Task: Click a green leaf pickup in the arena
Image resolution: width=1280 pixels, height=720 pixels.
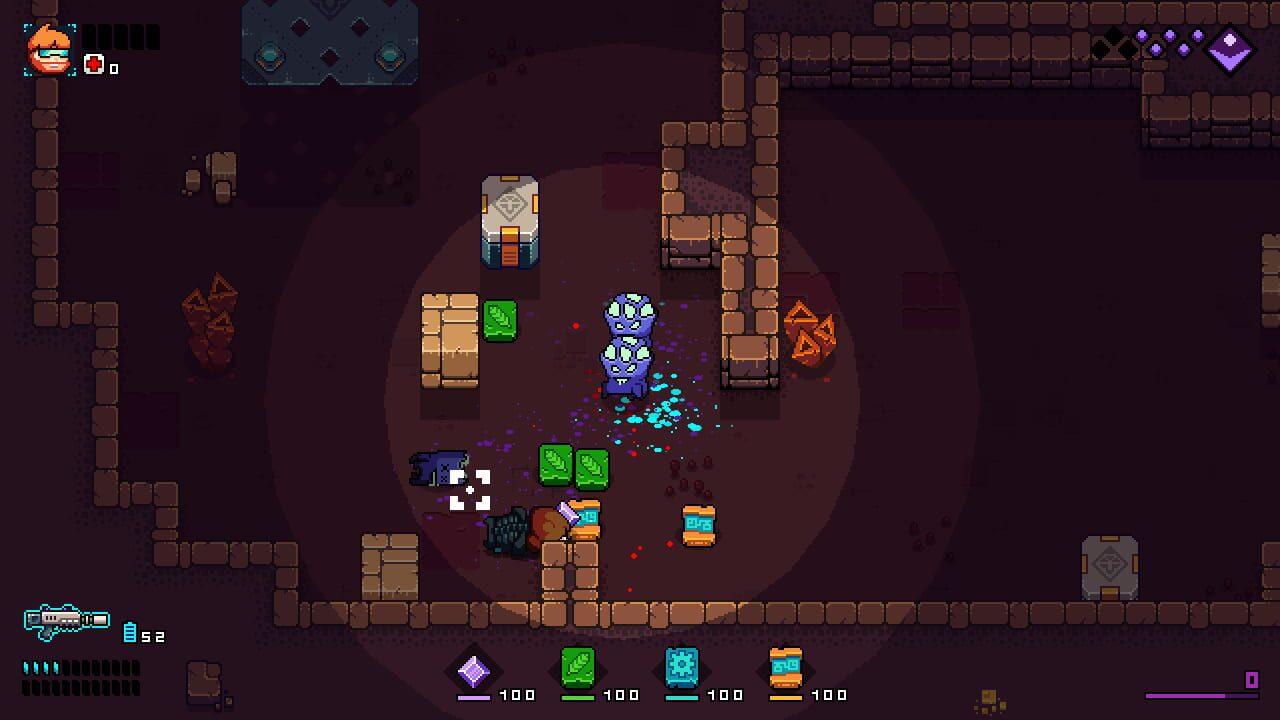Action: (x=501, y=323)
